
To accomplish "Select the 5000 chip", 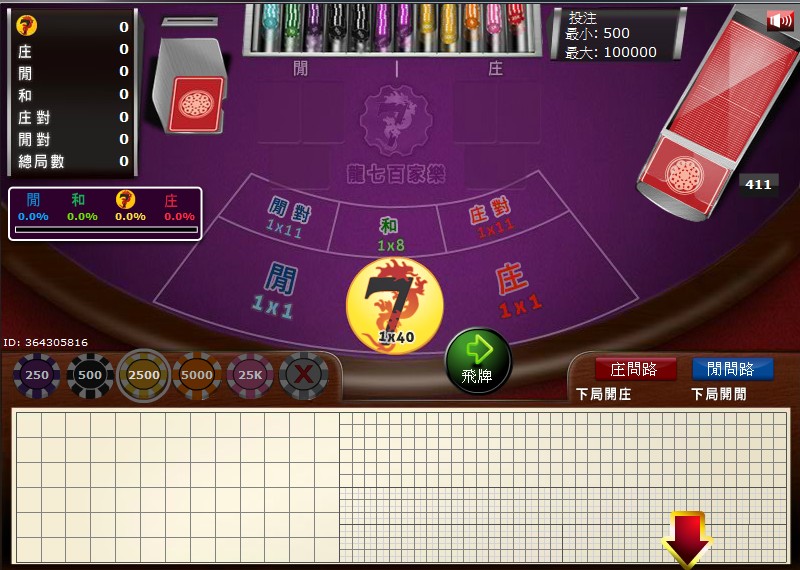I will pyautogui.click(x=197, y=376).
